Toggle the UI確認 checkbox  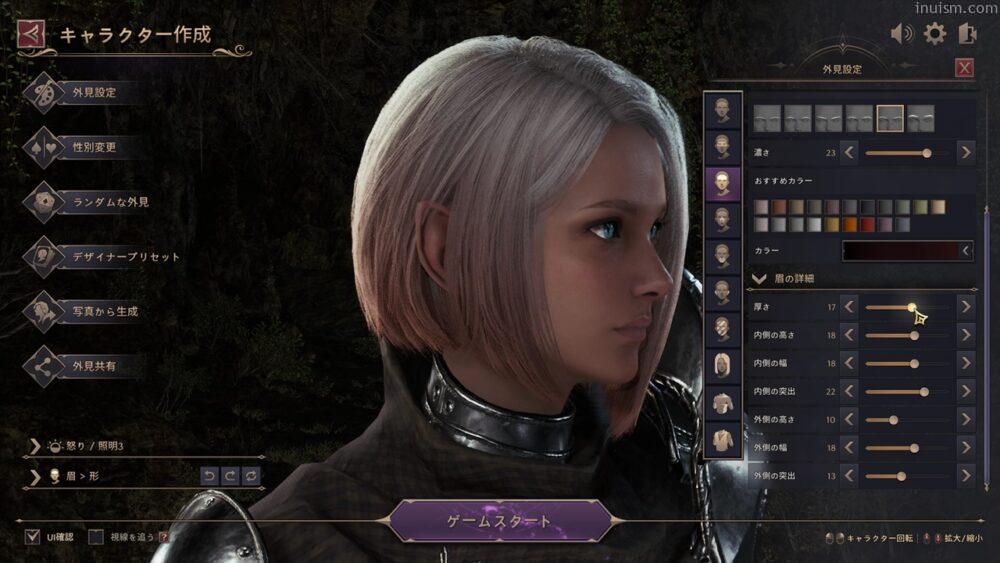click(x=33, y=537)
